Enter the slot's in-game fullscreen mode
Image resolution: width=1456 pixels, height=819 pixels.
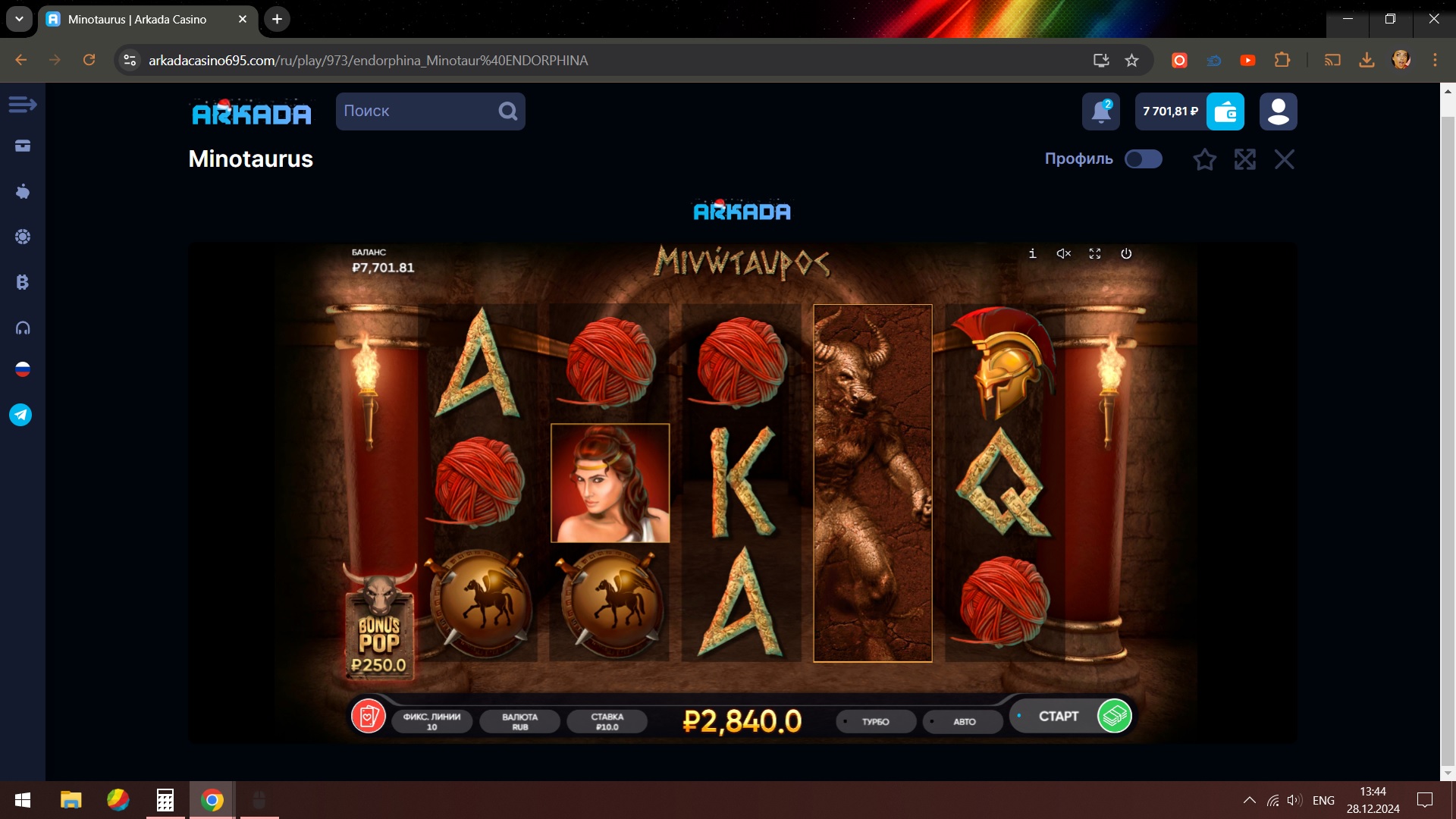pos(1095,254)
